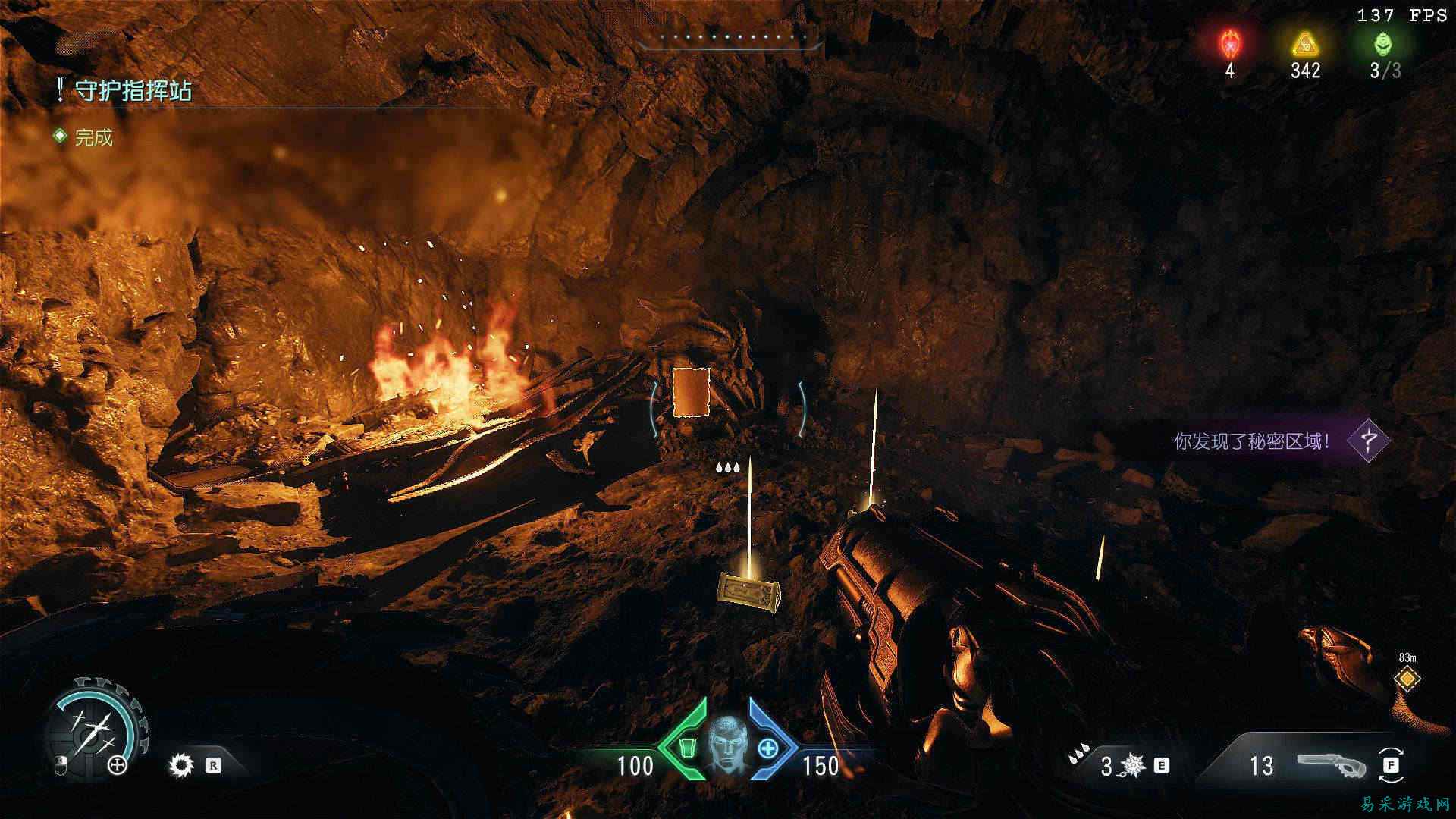
Task: Select the red demon skull counter icon
Action: (1228, 44)
